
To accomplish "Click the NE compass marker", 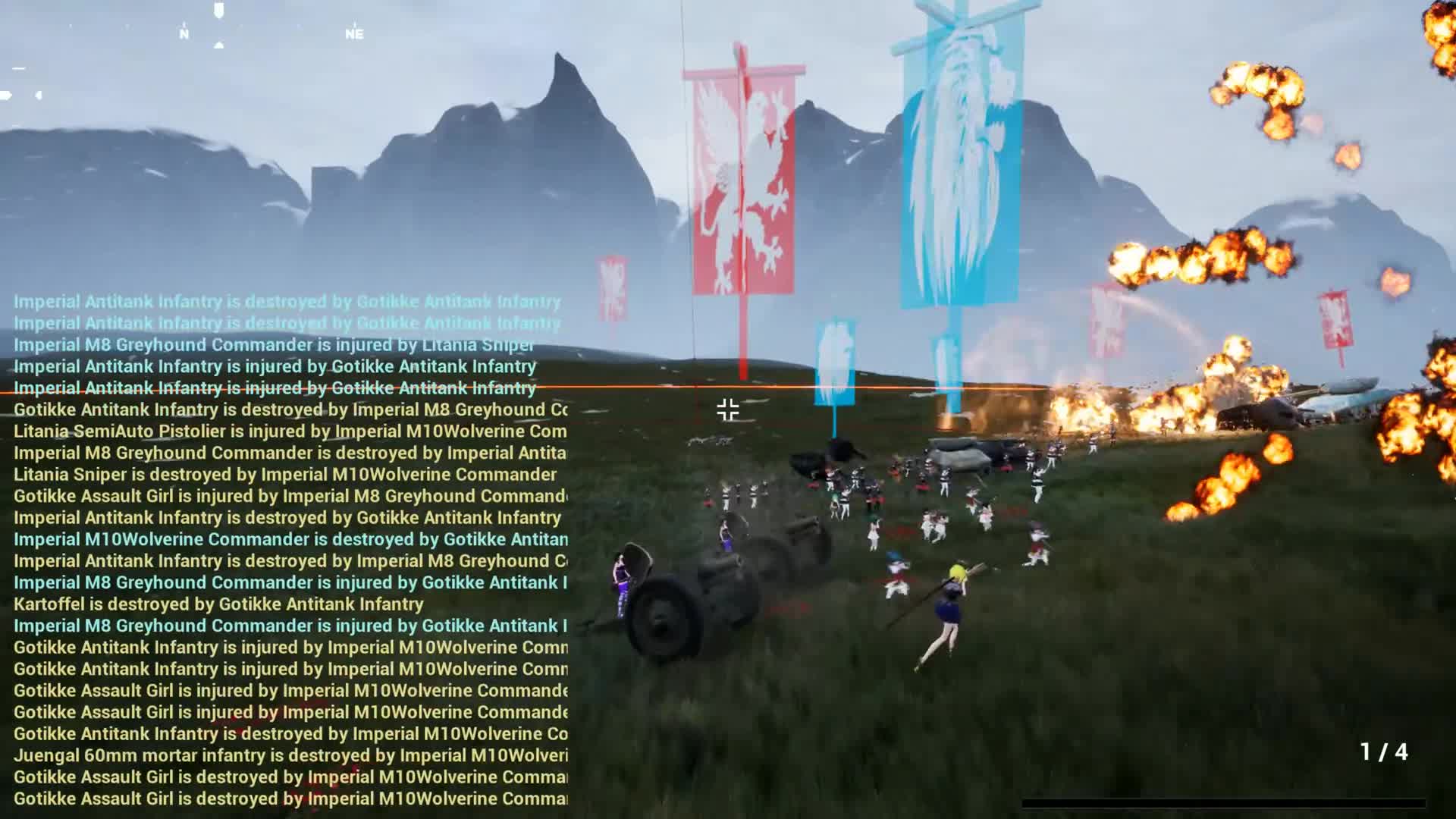I will click(x=353, y=33).
